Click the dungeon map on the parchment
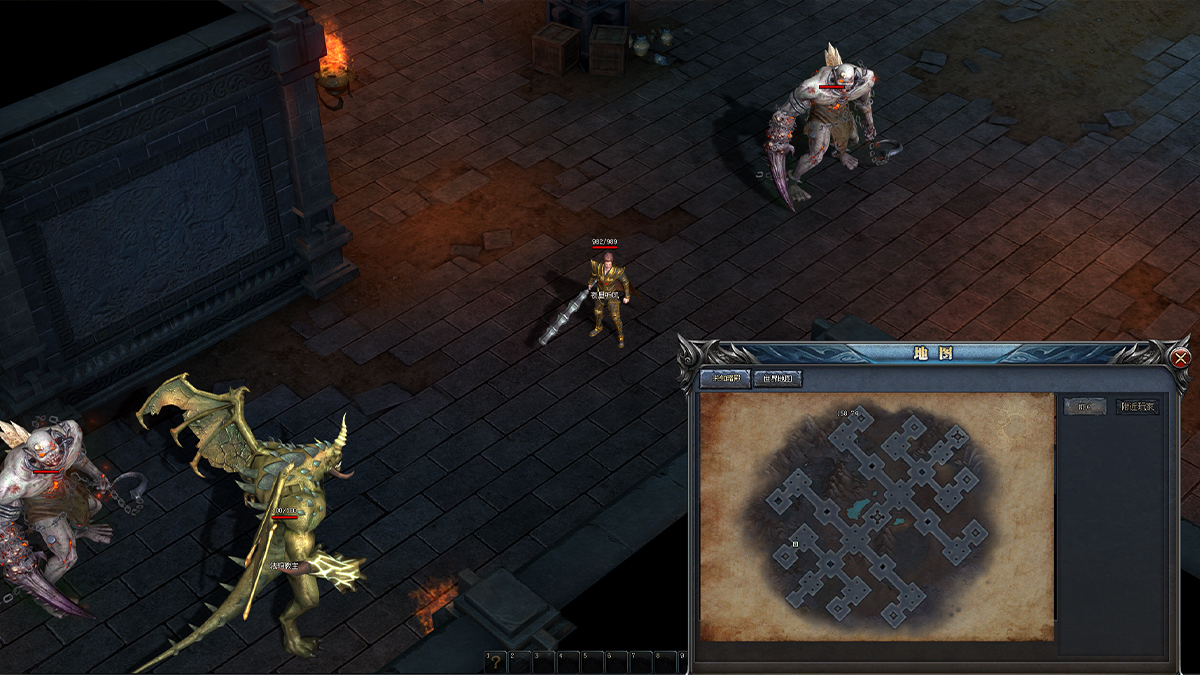This screenshot has height=675, width=1200. (x=877, y=517)
